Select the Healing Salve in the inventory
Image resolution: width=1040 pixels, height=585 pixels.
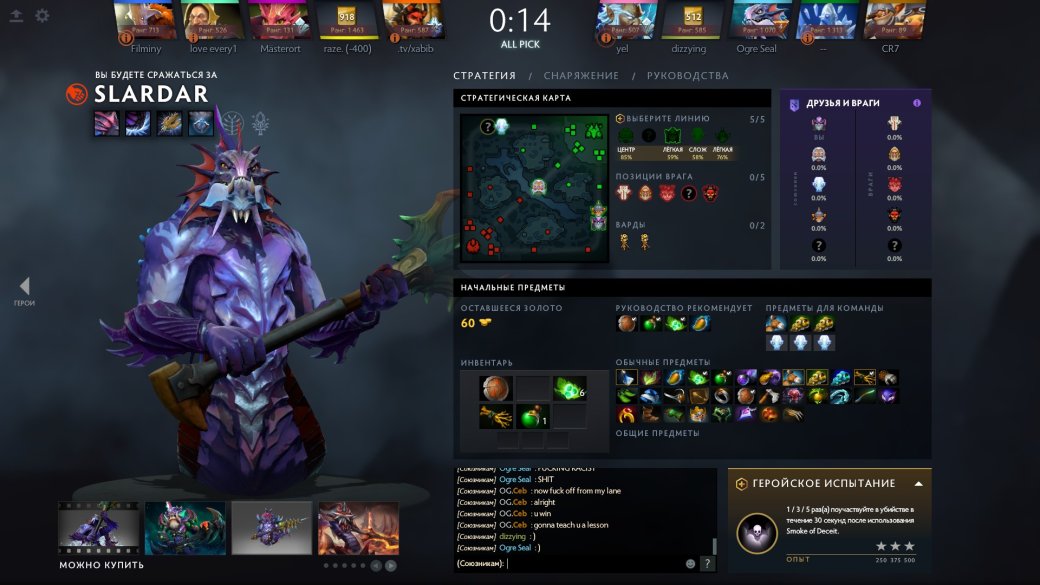[x=531, y=417]
